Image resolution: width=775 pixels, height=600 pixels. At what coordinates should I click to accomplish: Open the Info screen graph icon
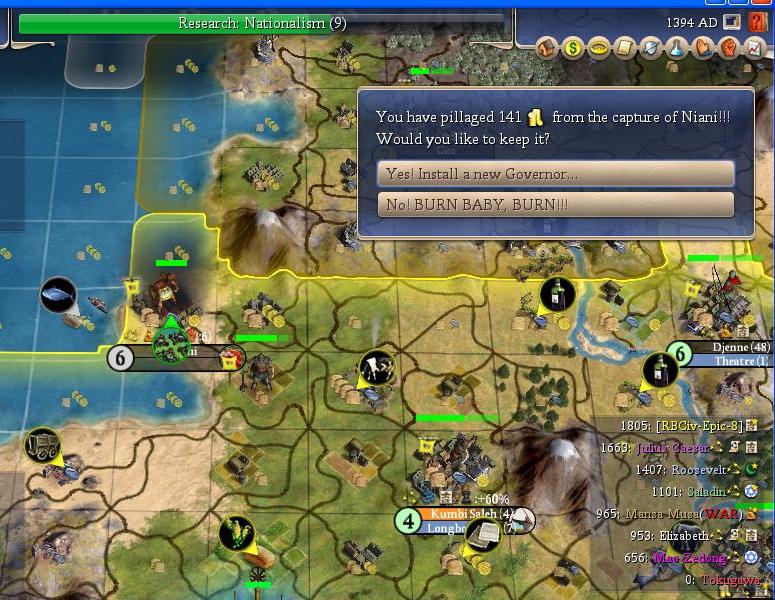point(756,47)
